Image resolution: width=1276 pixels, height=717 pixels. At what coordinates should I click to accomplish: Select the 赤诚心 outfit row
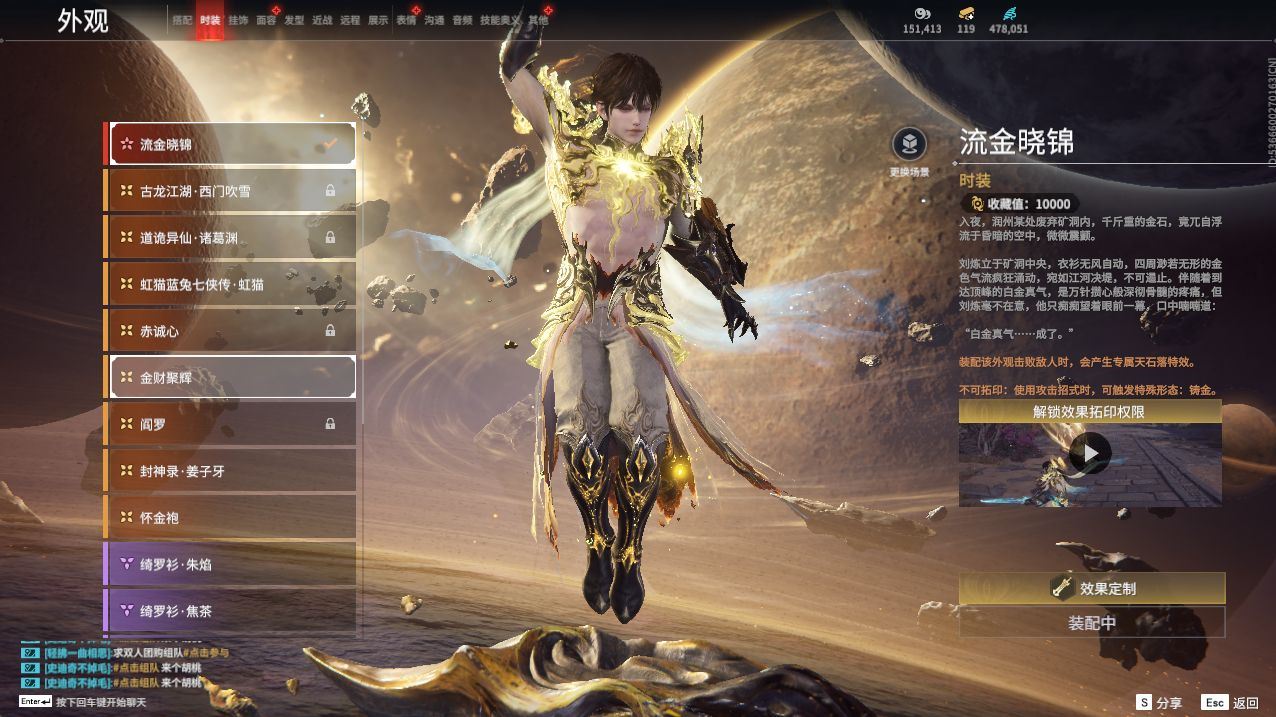231,331
